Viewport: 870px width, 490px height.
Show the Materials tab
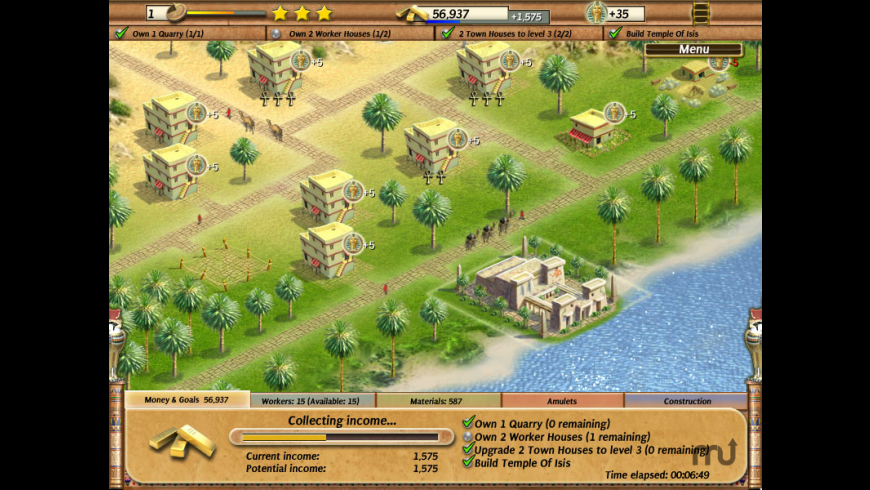439,401
